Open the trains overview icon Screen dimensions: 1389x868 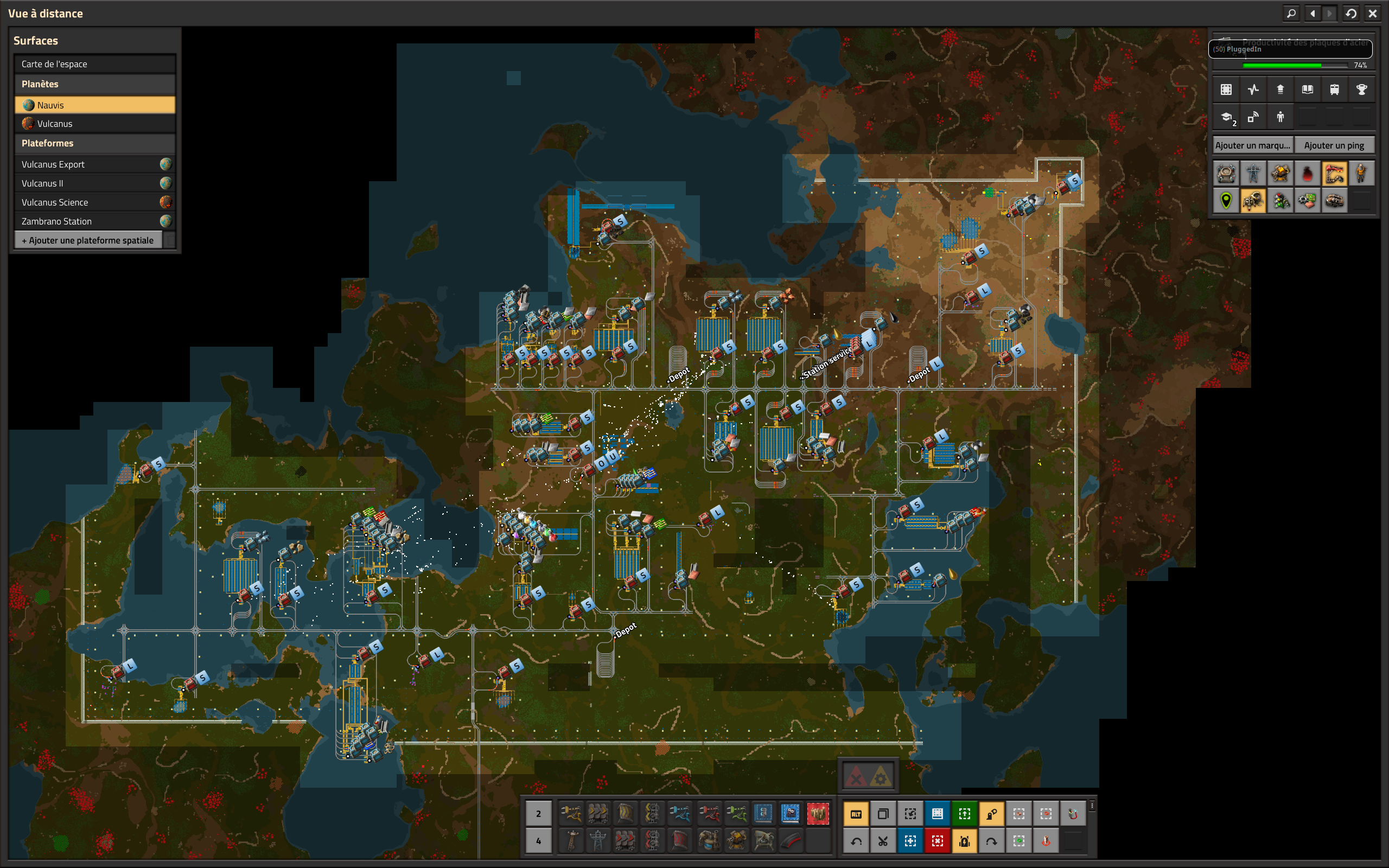click(x=1335, y=90)
